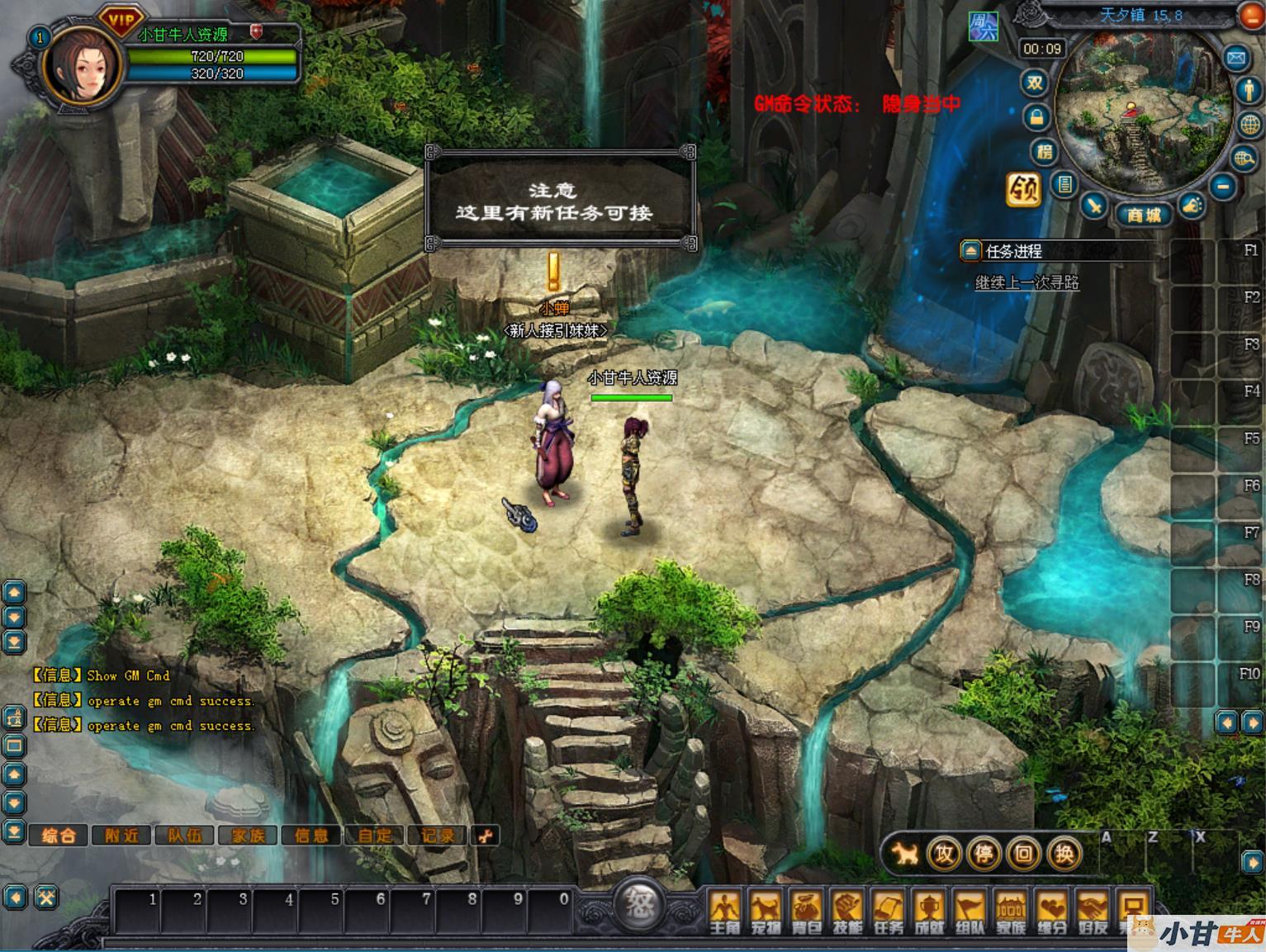
Task: Minimize the minimap with the orange button
Action: pyautogui.click(x=1252, y=15)
